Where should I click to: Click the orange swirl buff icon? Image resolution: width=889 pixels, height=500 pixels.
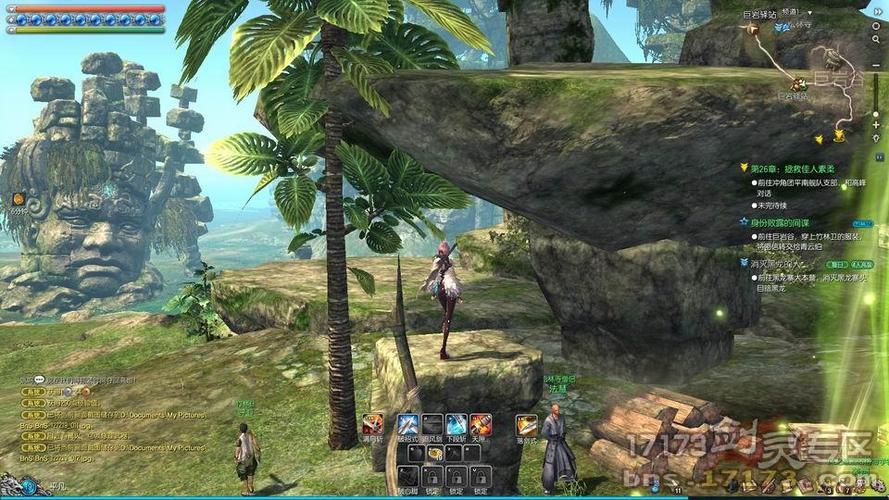click(x=18, y=199)
